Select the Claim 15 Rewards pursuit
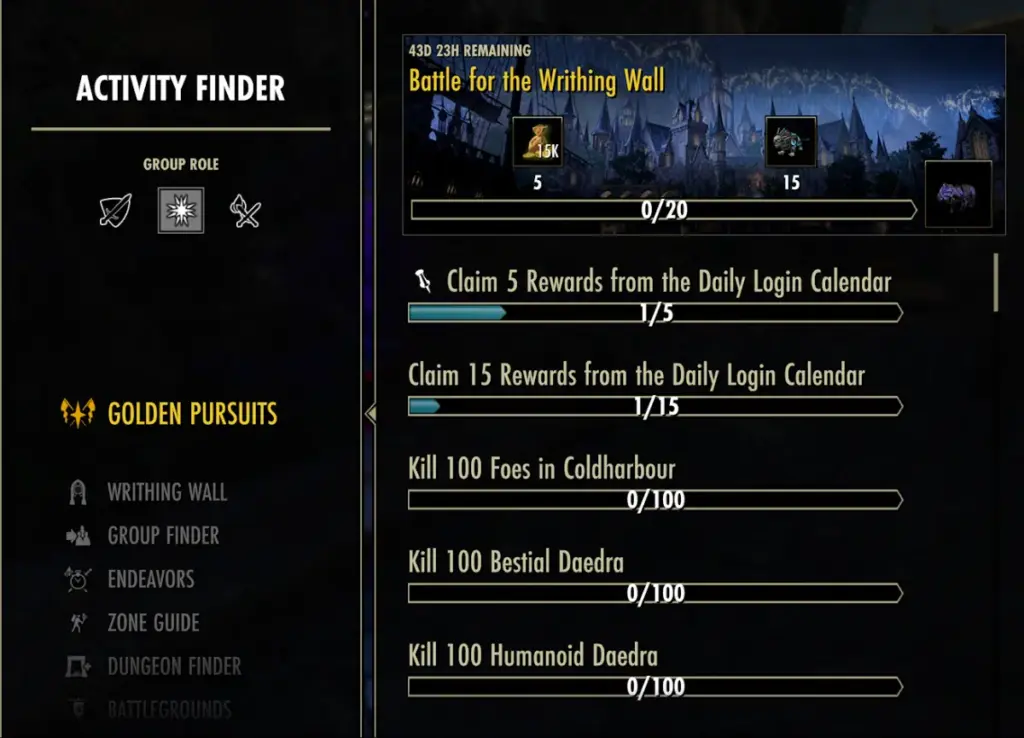1024x738 pixels. pyautogui.click(x=636, y=376)
